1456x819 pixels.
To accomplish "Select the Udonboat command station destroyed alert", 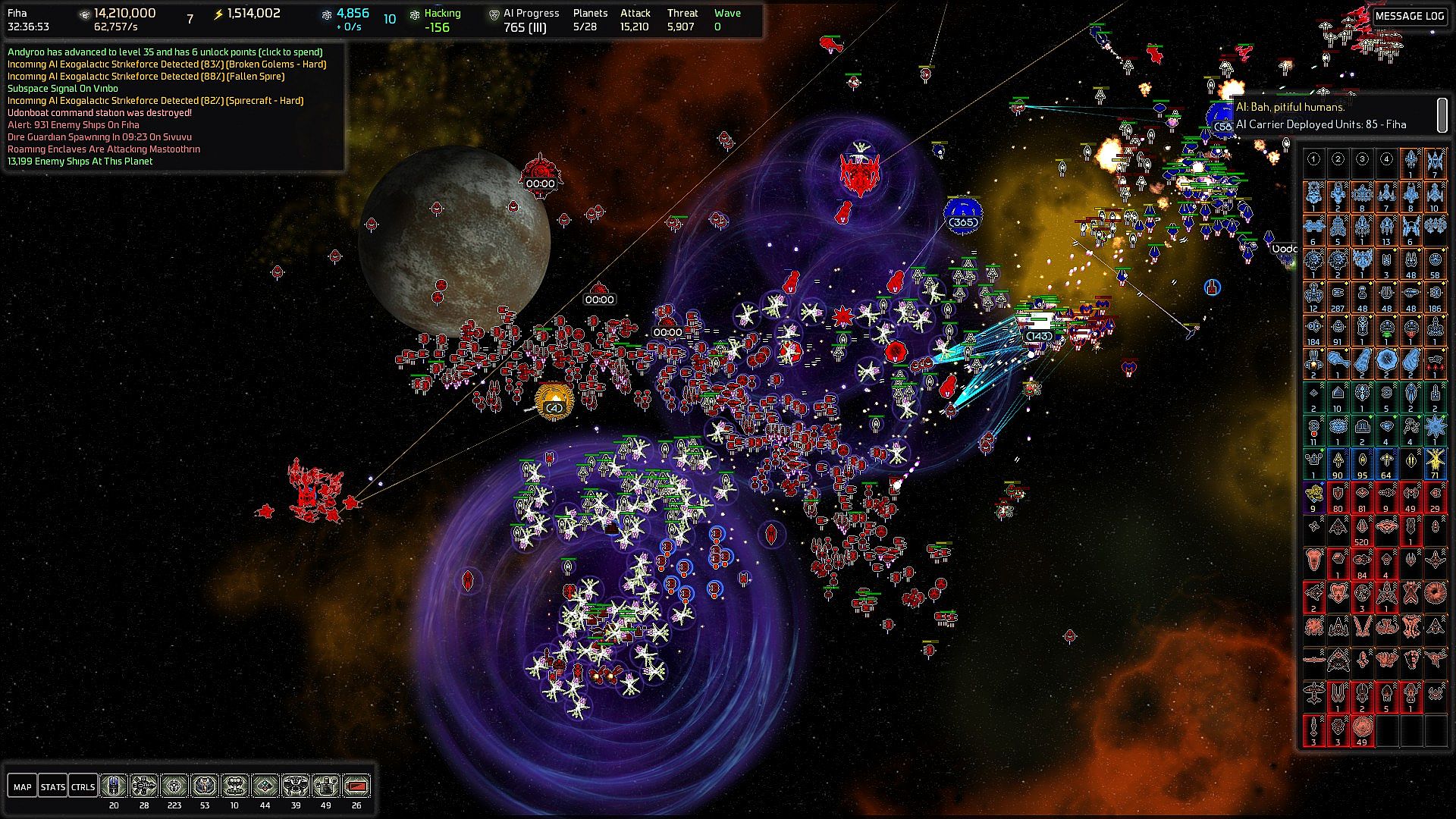I will (99, 113).
